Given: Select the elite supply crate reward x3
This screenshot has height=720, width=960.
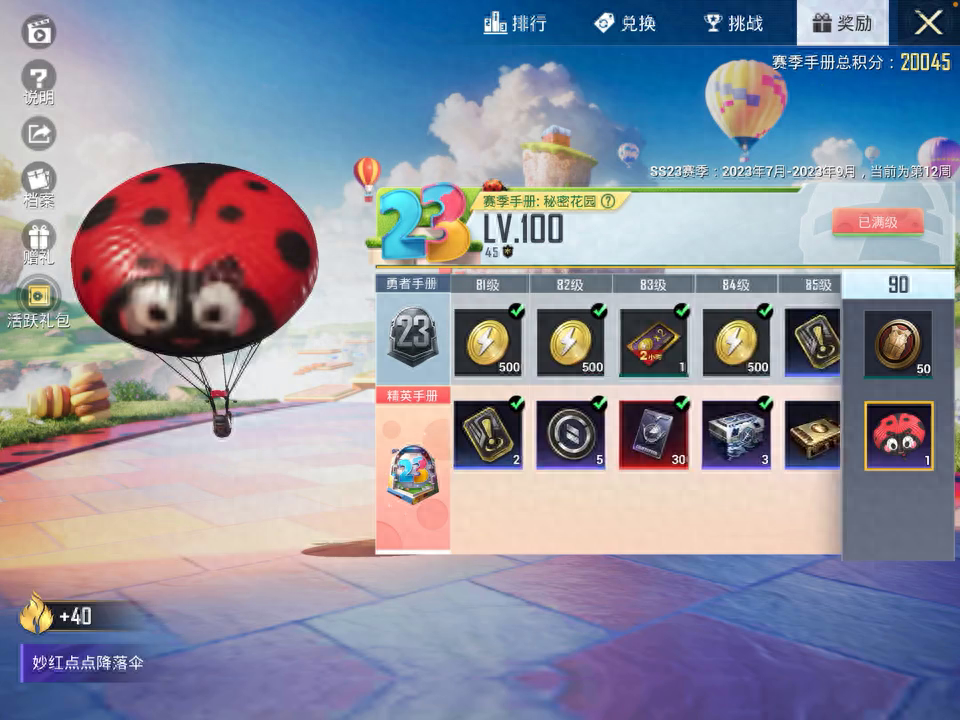Looking at the screenshot, I should pos(737,434).
